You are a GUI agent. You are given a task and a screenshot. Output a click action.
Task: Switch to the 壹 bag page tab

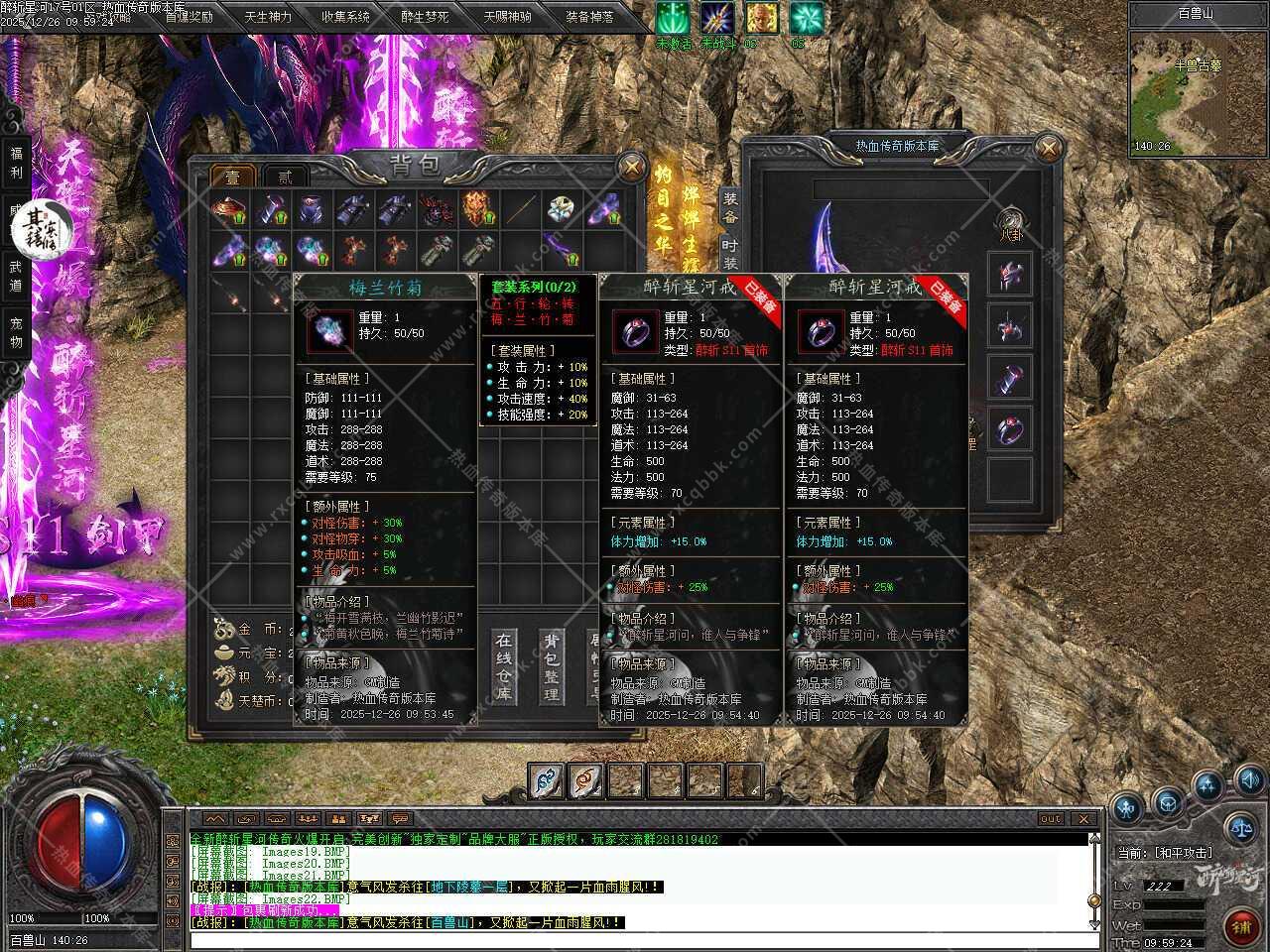pyautogui.click(x=233, y=178)
